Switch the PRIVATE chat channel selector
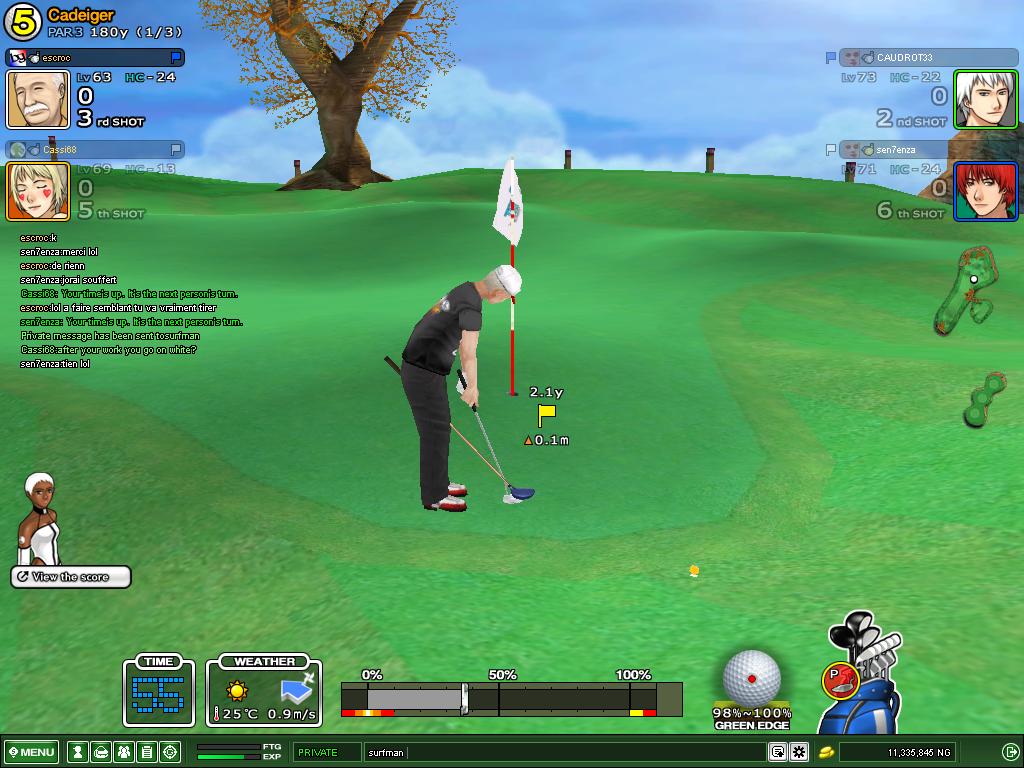 click(x=326, y=752)
